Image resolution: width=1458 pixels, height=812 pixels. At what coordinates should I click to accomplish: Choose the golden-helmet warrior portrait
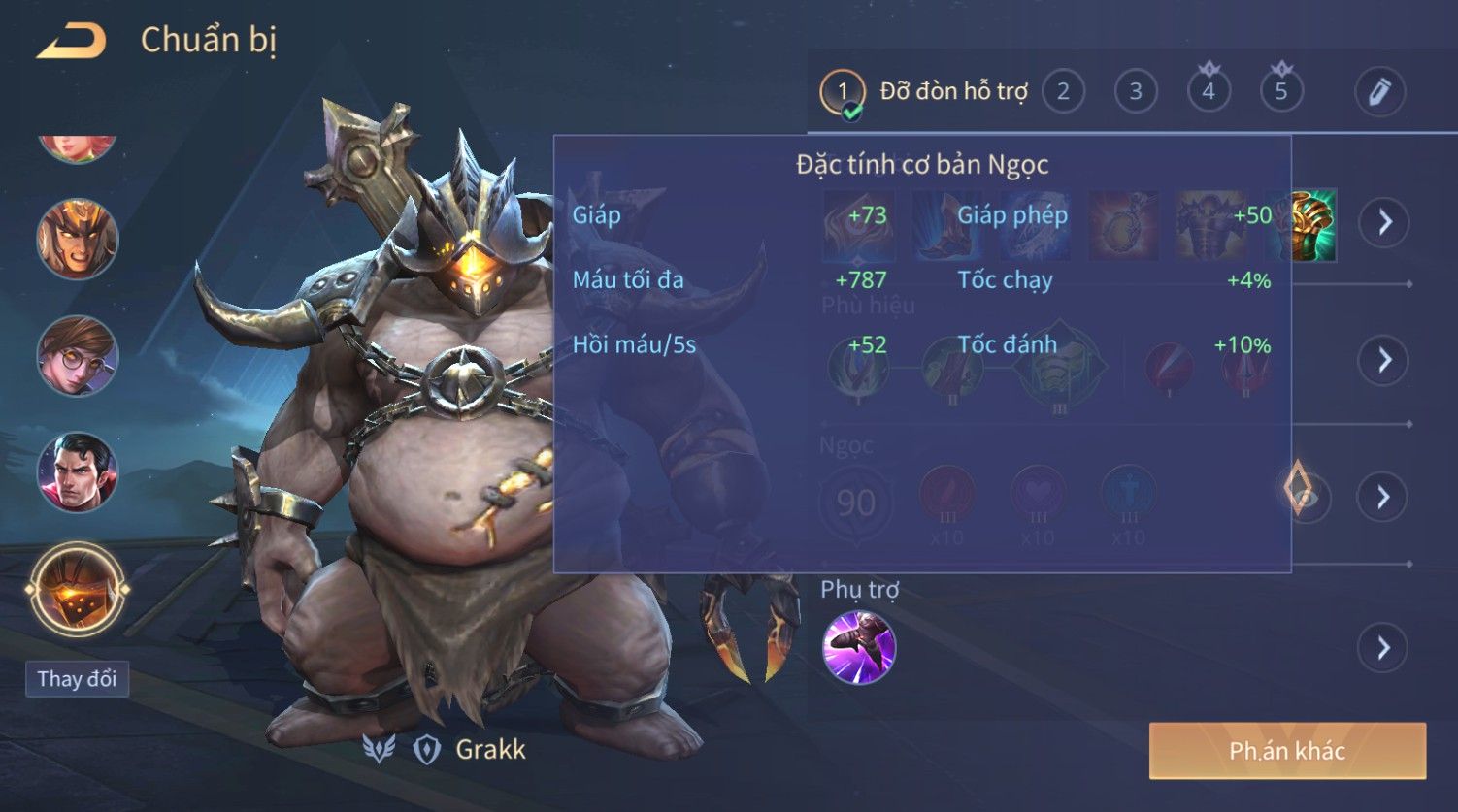(x=78, y=239)
